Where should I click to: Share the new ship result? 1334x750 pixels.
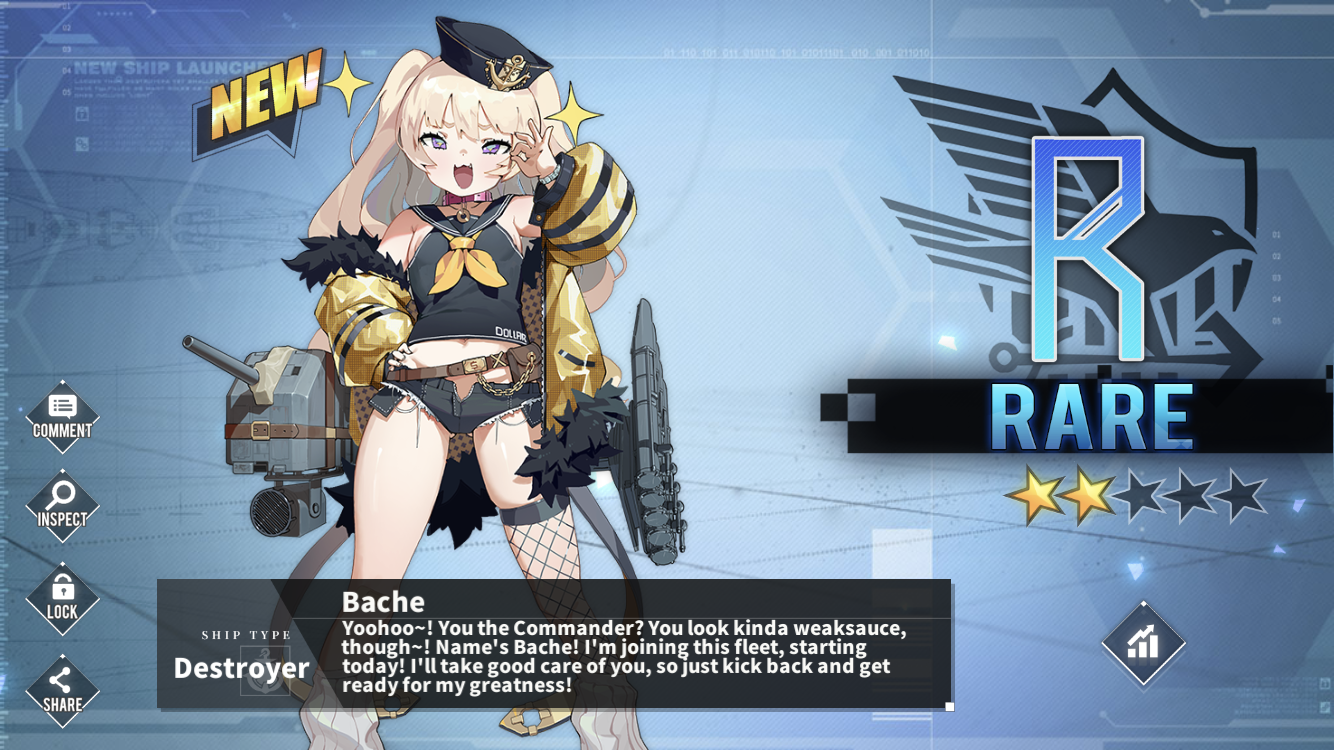62,690
